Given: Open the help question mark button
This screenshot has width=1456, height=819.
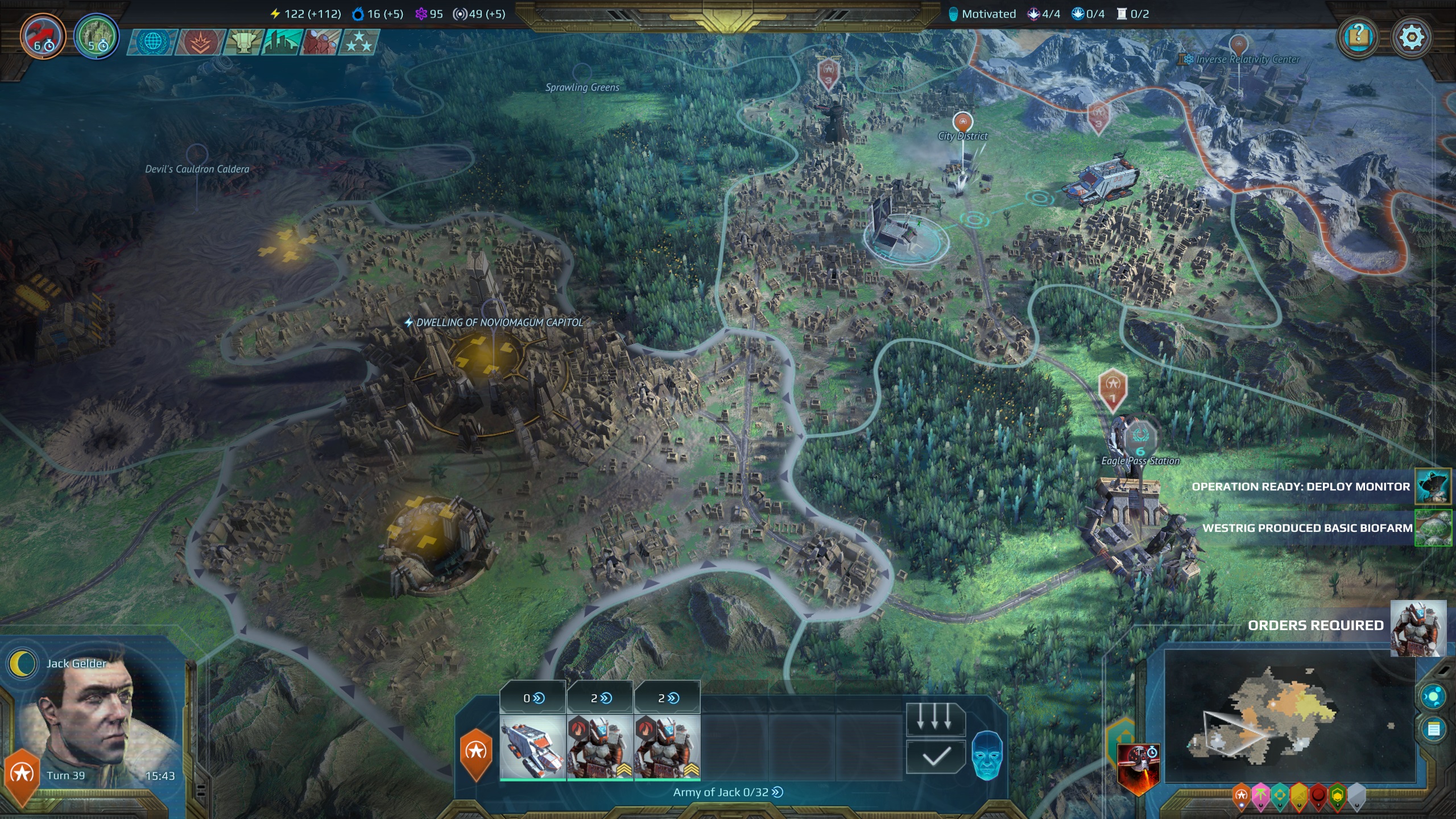Looking at the screenshot, I should pyautogui.click(x=1358, y=38).
